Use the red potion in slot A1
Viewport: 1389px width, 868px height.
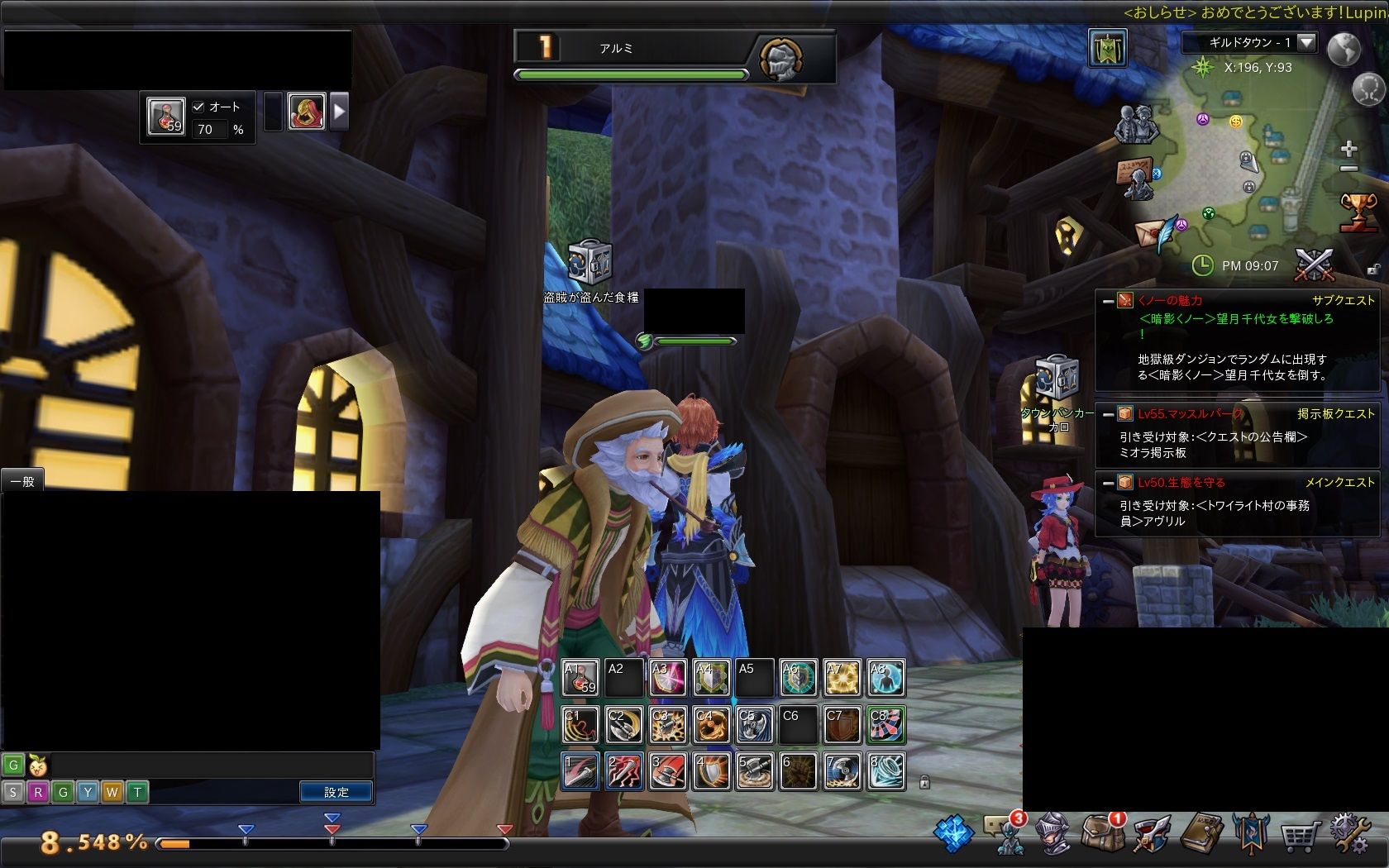[580, 678]
